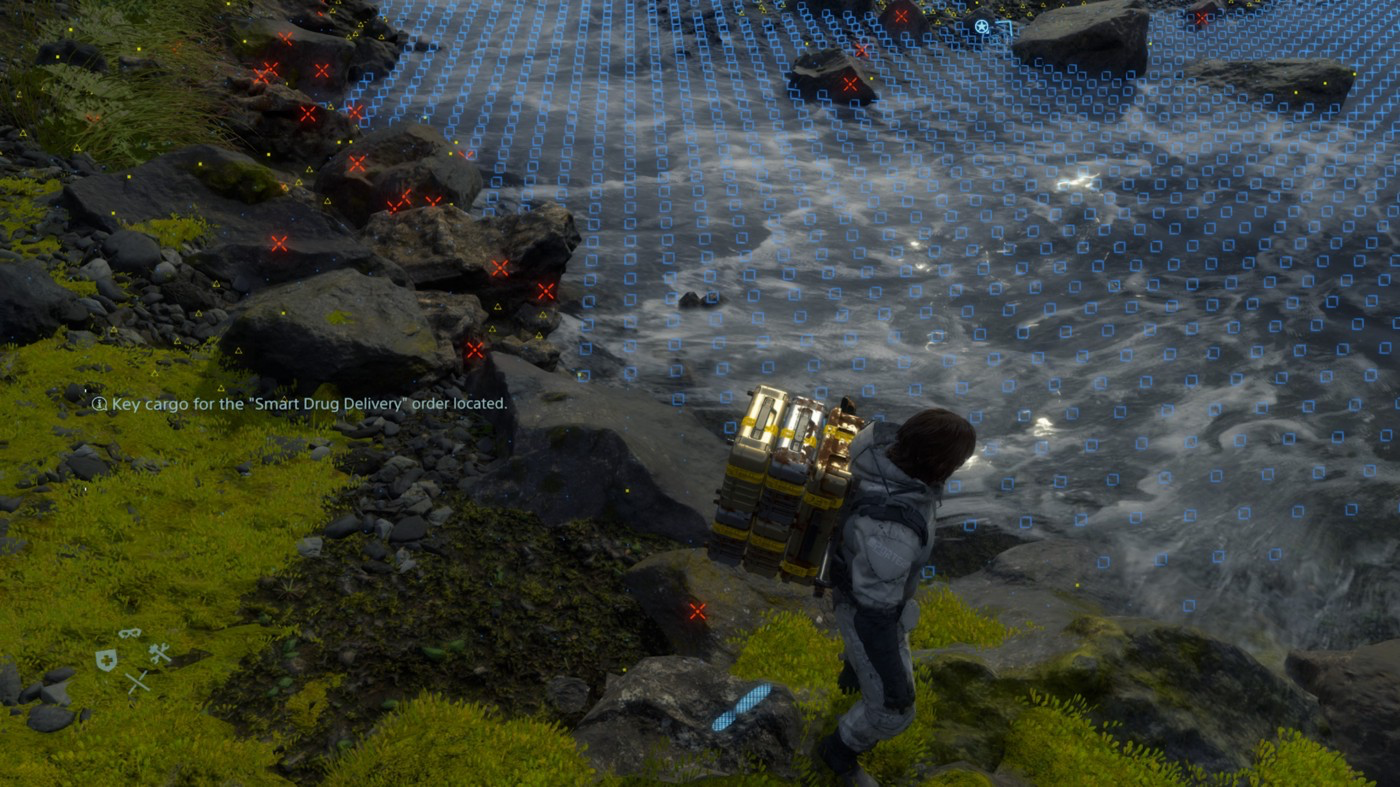This screenshot has width=1400, height=787.
Task: Choose the shield with cross icon
Action: click(105, 660)
